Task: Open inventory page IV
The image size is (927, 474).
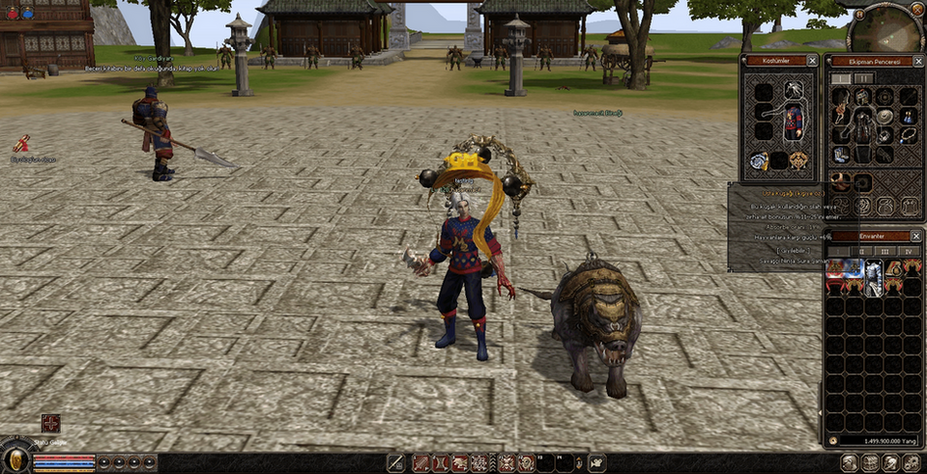Action: [x=908, y=250]
